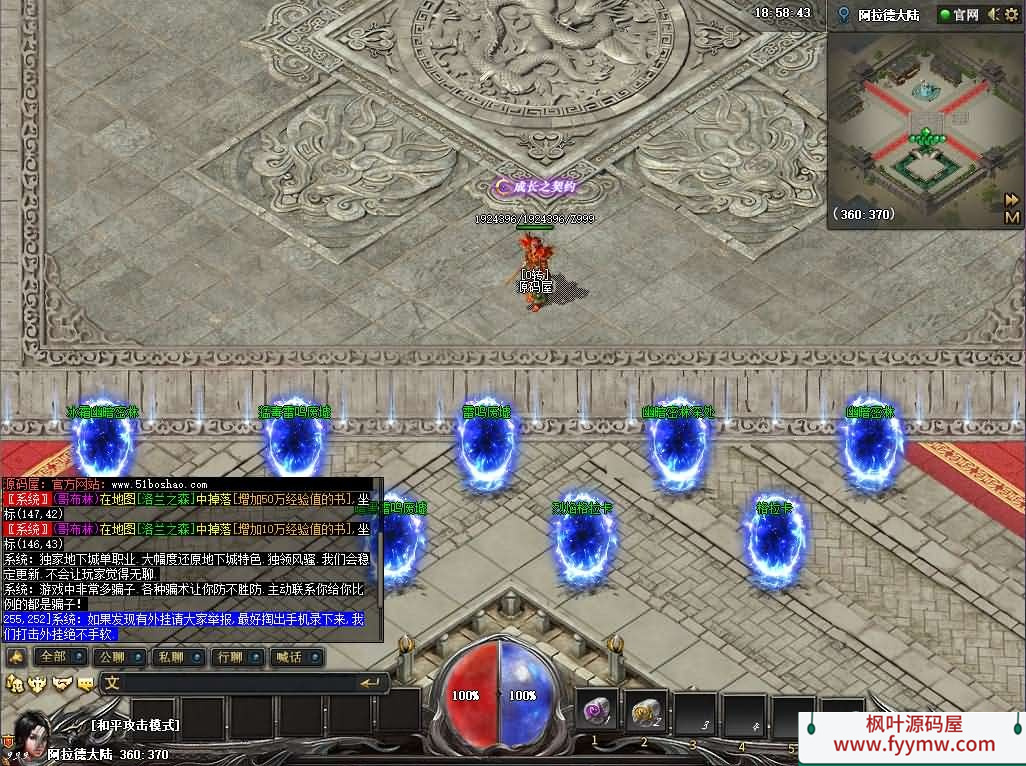
Task: Toggle the 和平攻击模式 attack mode label
Action: click(x=134, y=725)
